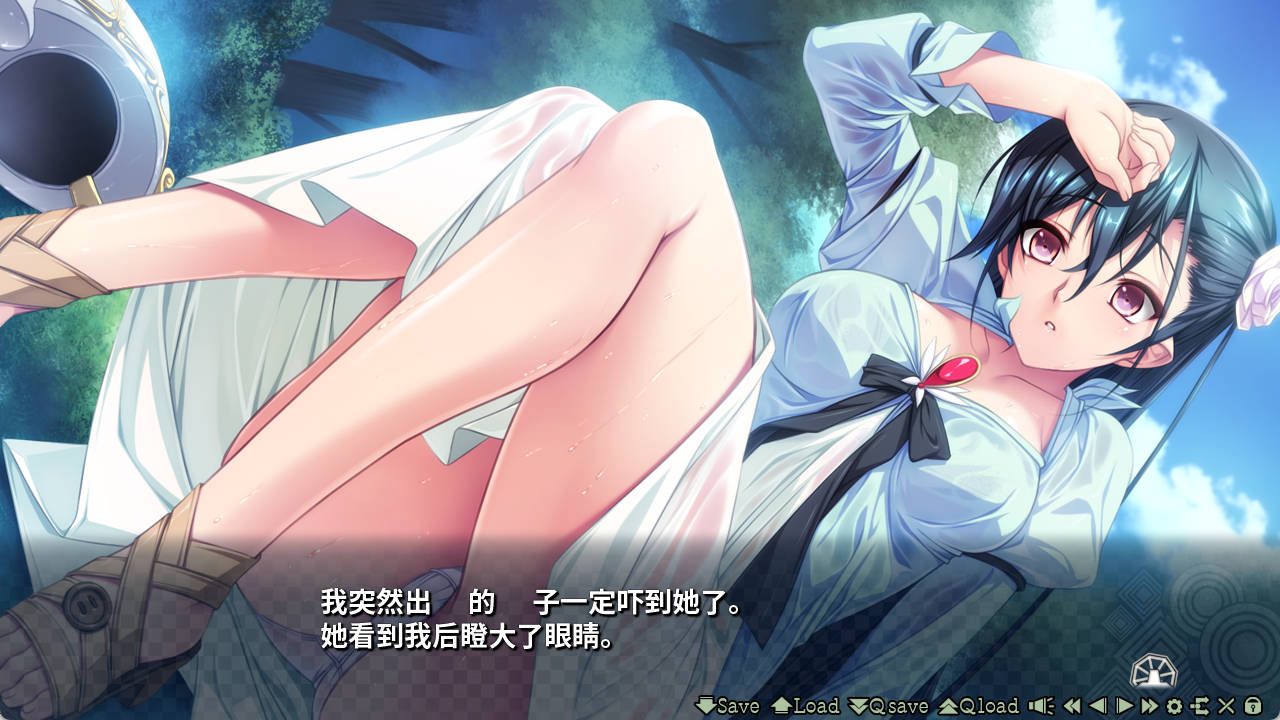Screen dimensions: 1280x720
Task: Click the speaker voice replay icon
Action: pos(1041,706)
